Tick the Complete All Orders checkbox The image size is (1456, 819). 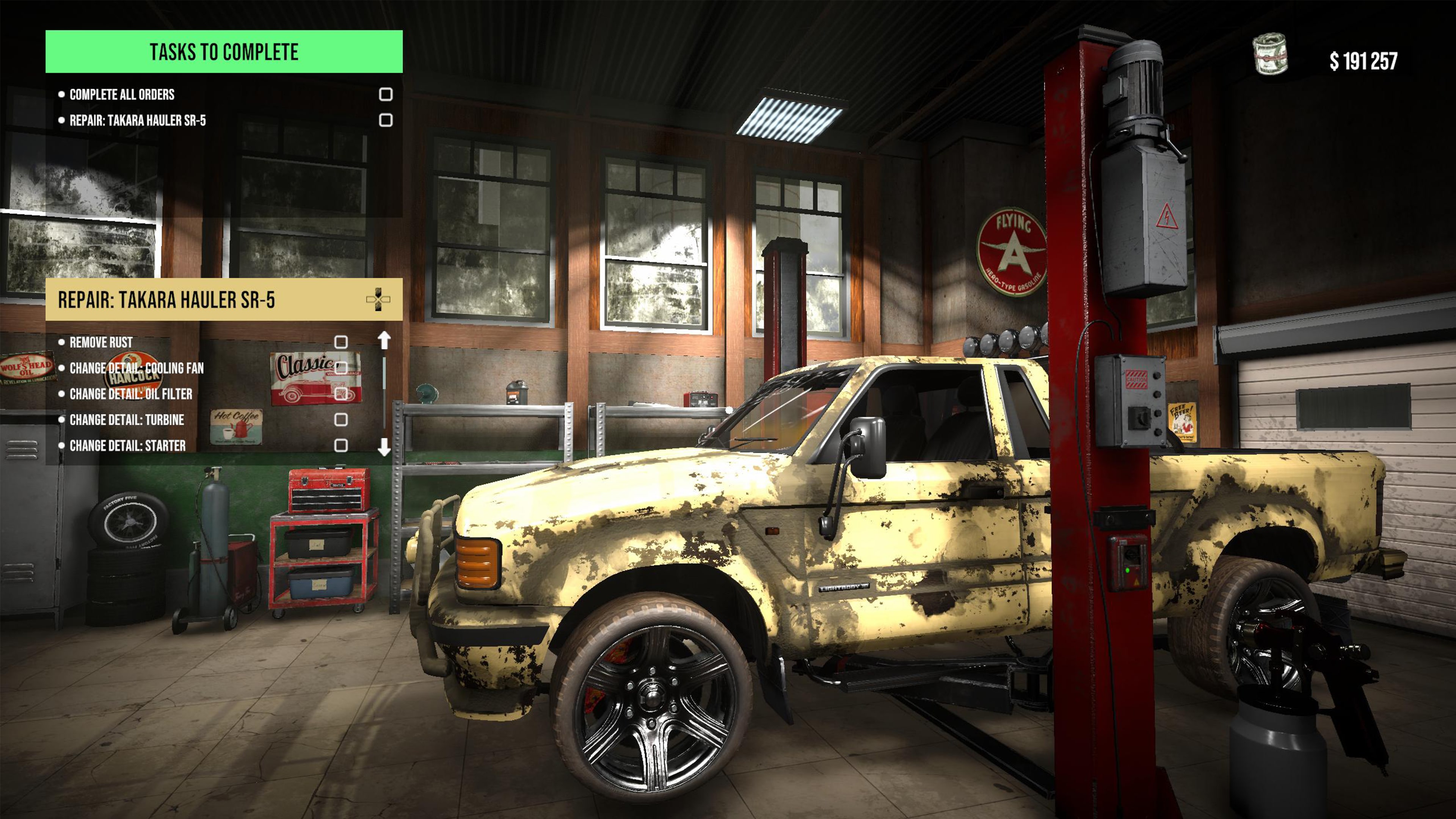[386, 94]
